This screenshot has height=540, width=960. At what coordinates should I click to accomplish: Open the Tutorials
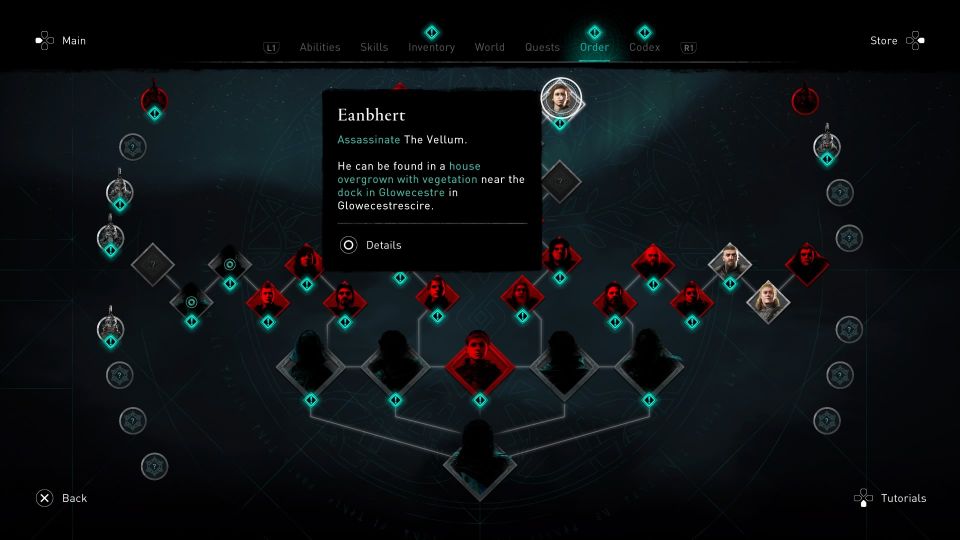(x=890, y=498)
